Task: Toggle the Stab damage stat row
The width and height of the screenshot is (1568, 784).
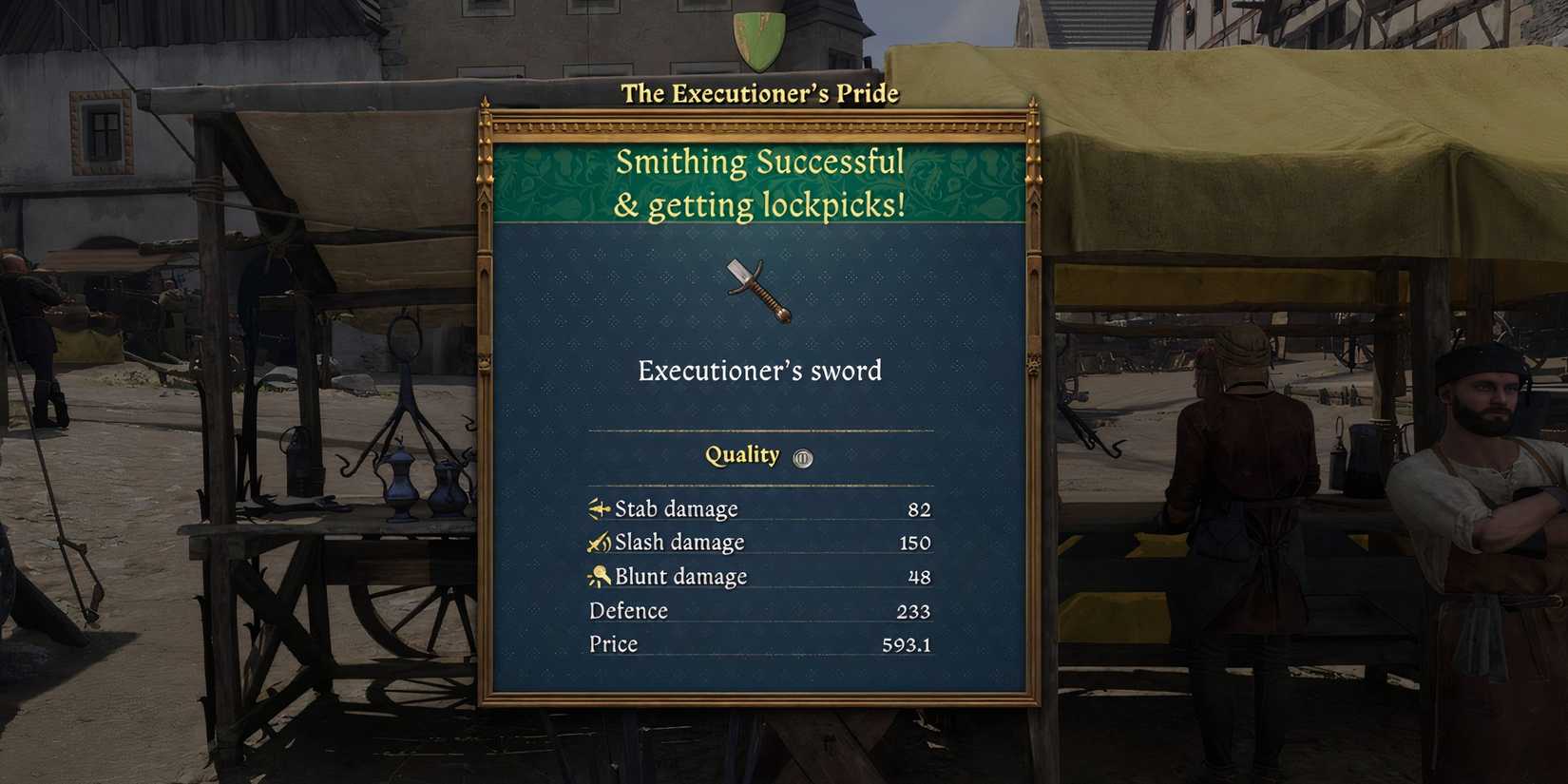Action: 760,508
